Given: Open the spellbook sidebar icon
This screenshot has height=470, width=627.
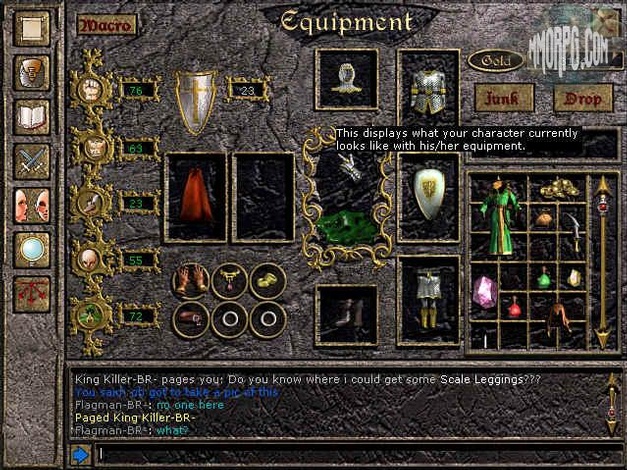Looking at the screenshot, I should [x=31, y=115].
